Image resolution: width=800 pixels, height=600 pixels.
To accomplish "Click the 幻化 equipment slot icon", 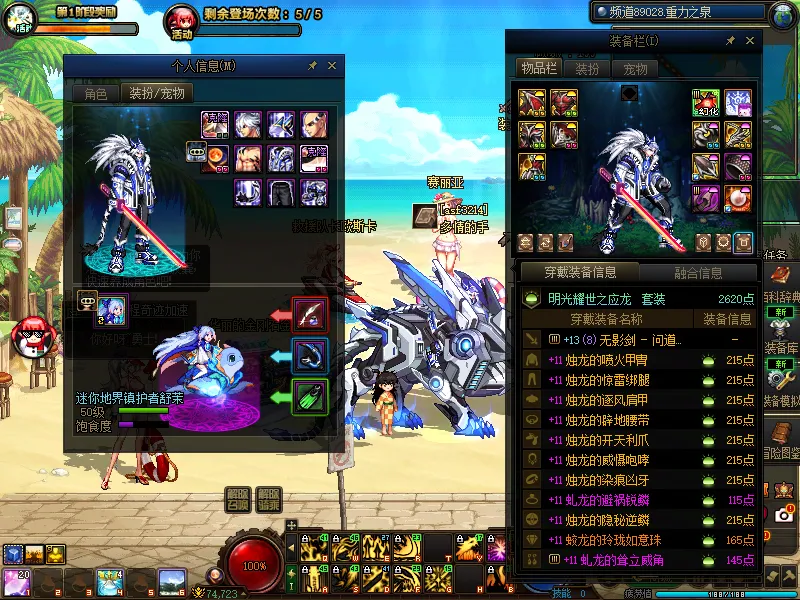I will (706, 103).
